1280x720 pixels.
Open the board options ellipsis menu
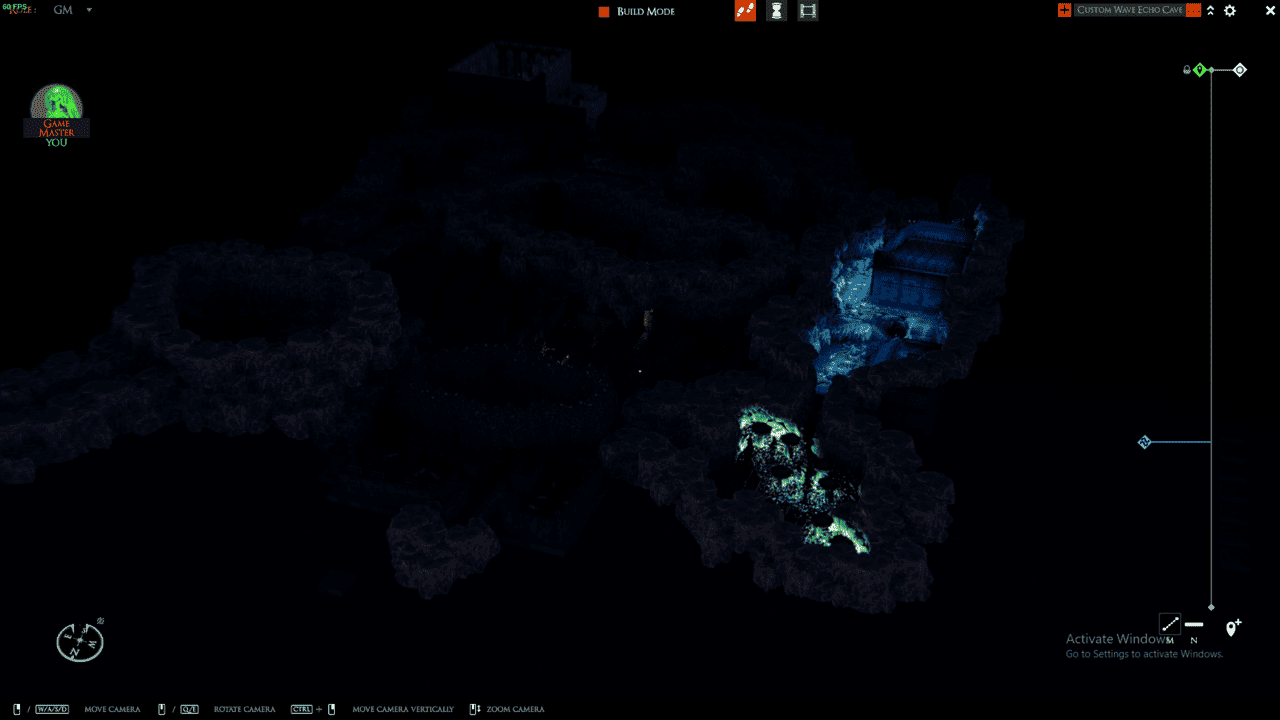tap(1193, 10)
